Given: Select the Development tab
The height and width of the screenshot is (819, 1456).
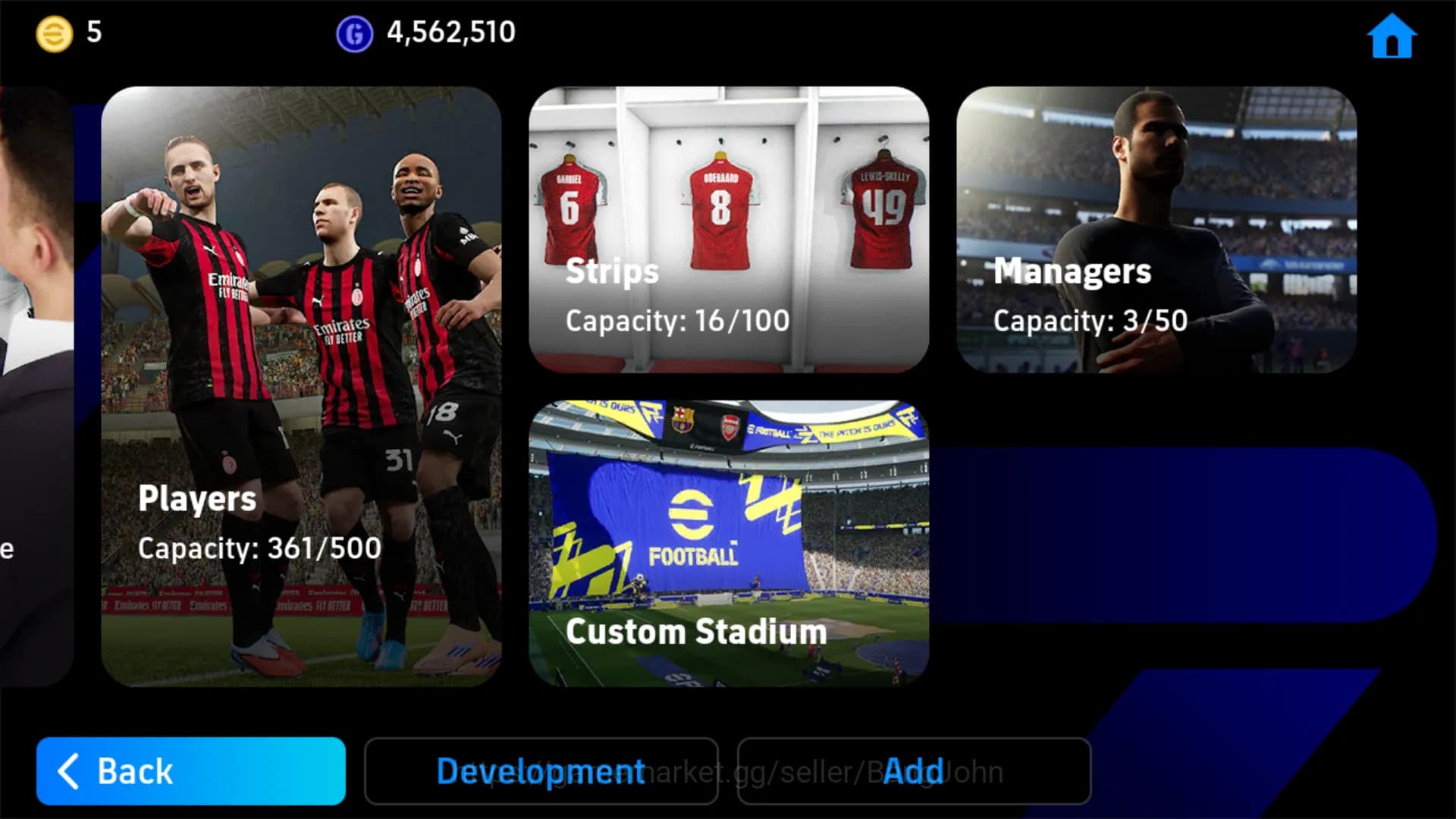Looking at the screenshot, I should click(541, 771).
